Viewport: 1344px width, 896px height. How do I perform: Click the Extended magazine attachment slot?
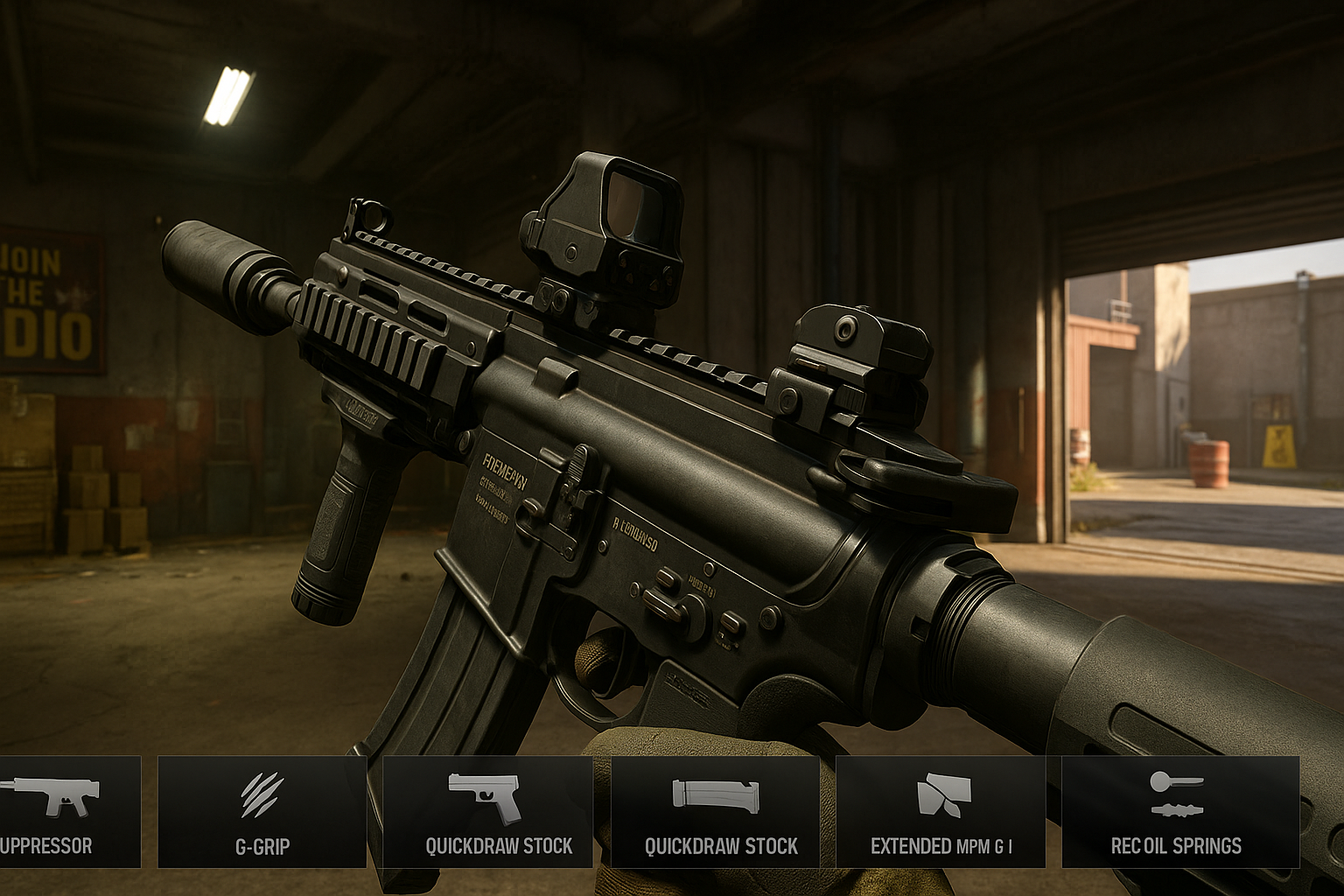click(941, 812)
